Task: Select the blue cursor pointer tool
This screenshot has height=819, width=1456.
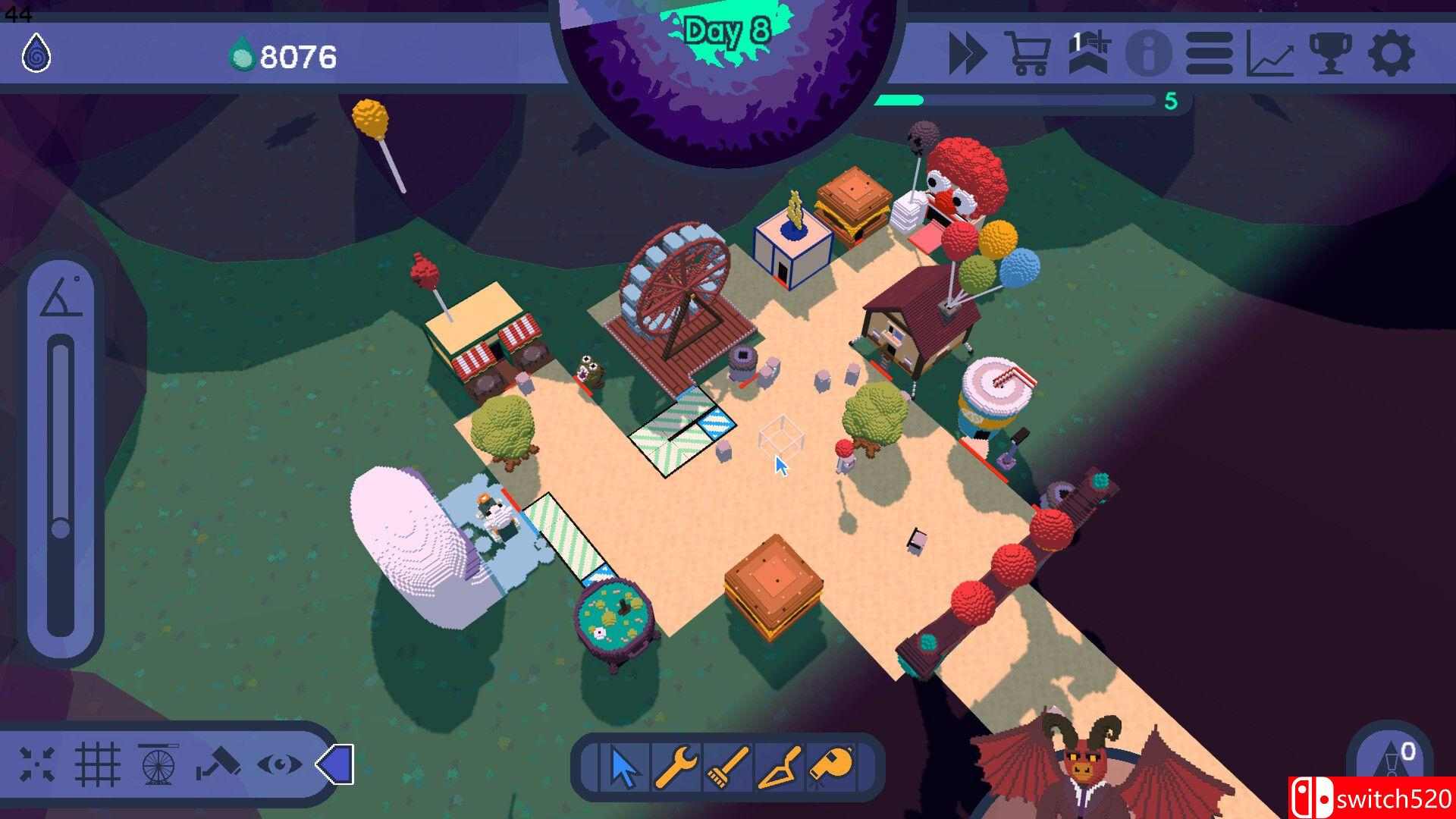Action: click(625, 767)
